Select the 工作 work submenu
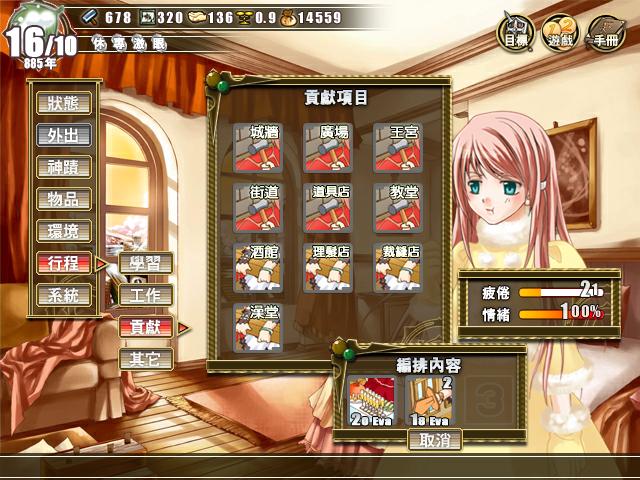 (x=145, y=295)
